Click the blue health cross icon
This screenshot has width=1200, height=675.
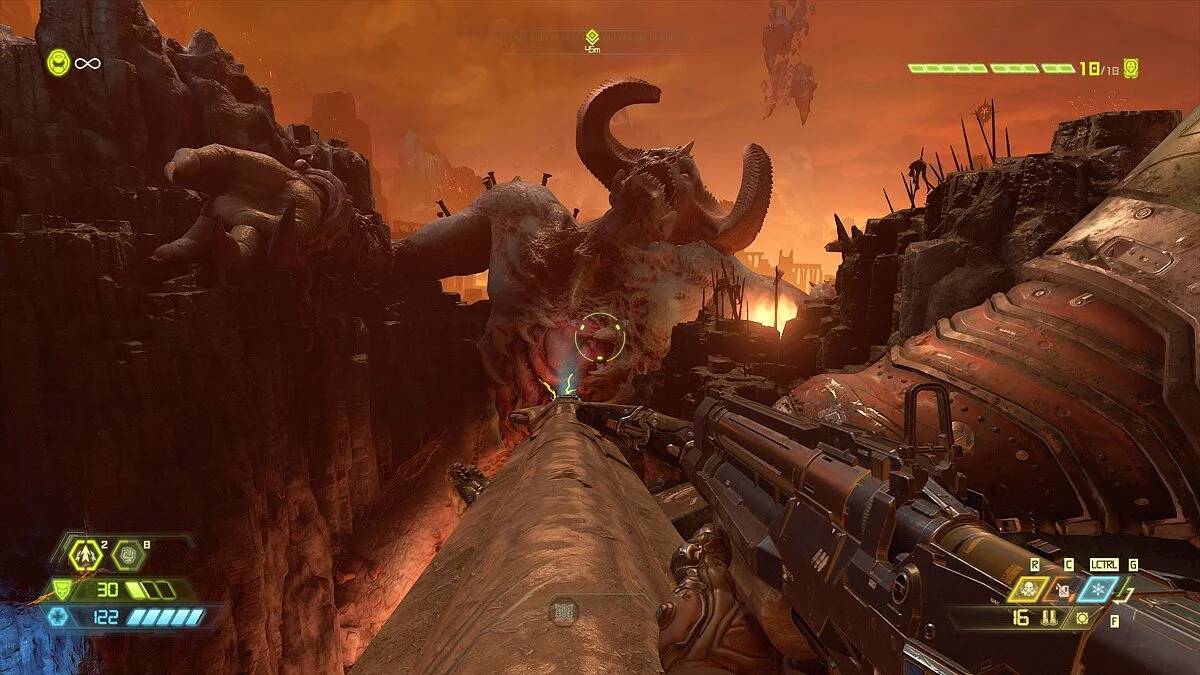[x=58, y=617]
